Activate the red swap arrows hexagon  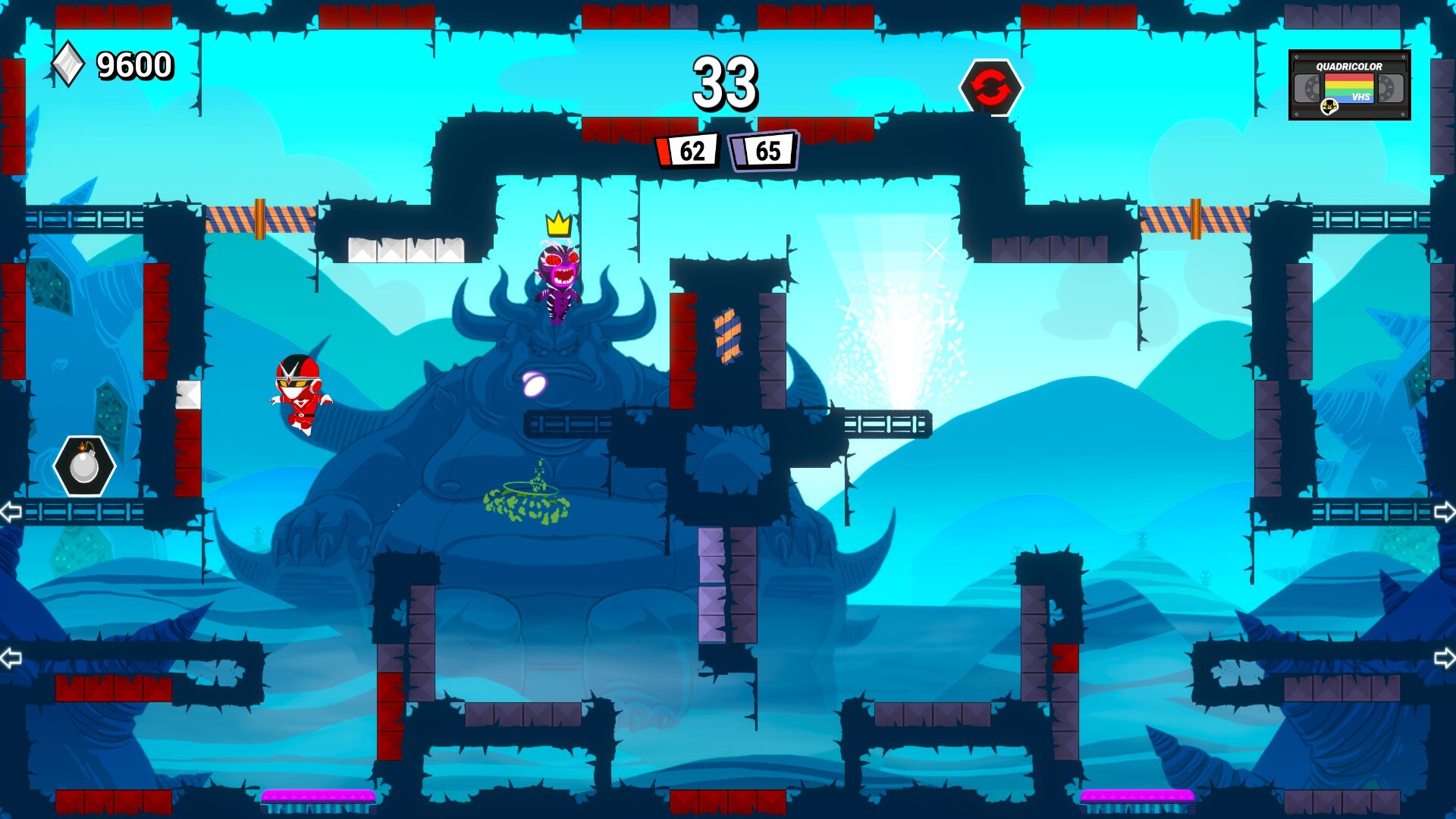click(x=990, y=88)
